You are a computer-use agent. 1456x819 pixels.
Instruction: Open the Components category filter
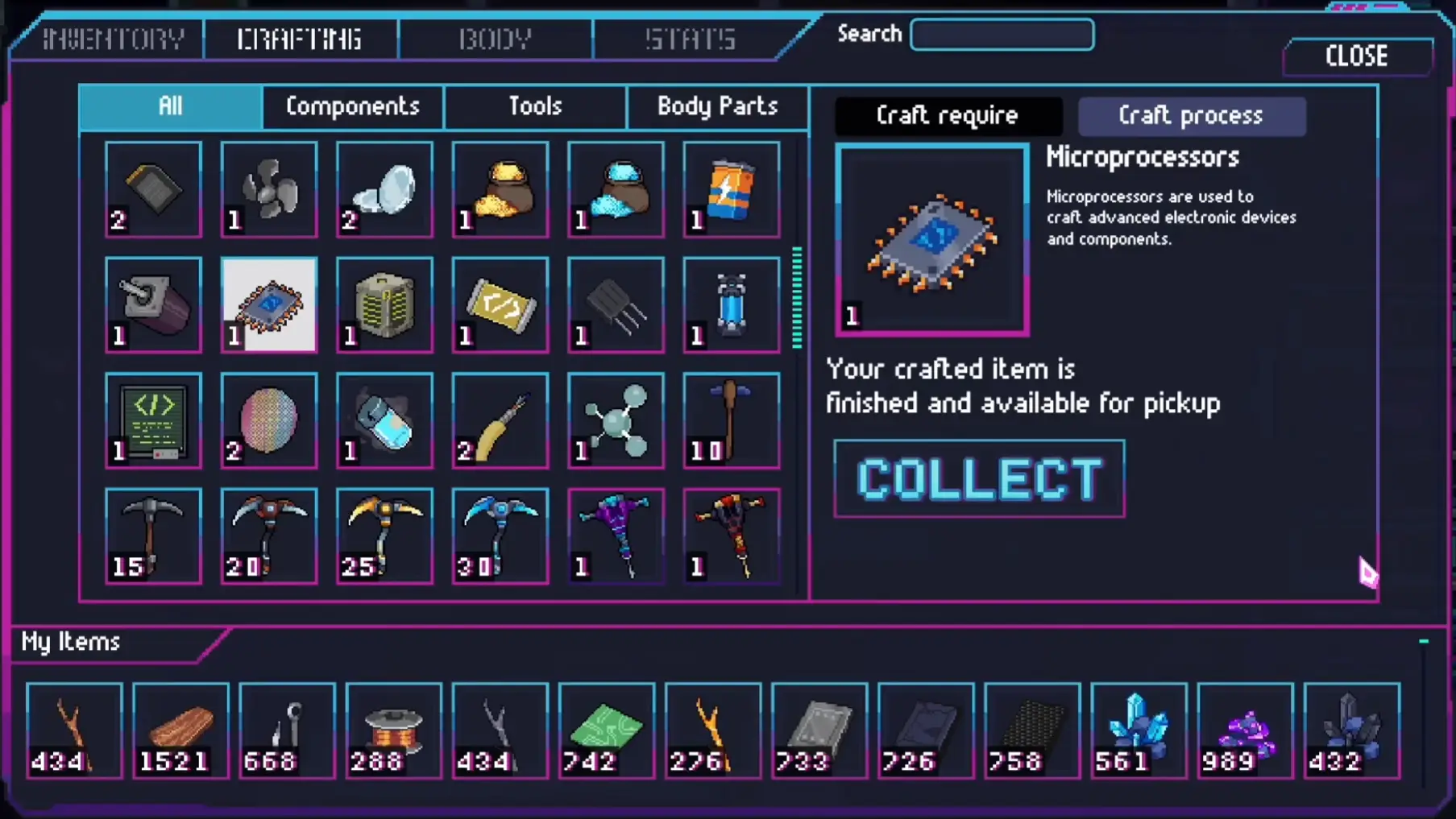[351, 106]
